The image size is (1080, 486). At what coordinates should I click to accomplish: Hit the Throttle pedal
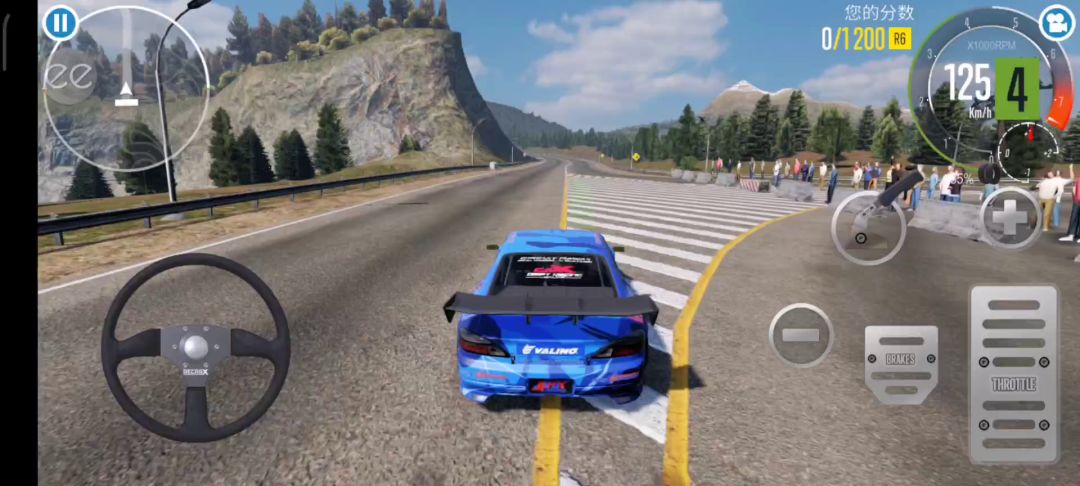point(1013,374)
